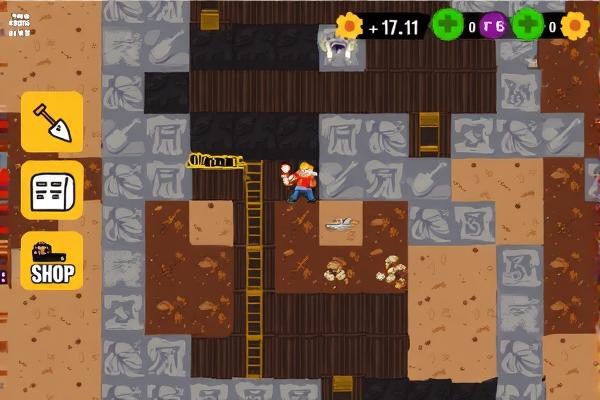
Task: Click the right green plus button
Action: 527,25
